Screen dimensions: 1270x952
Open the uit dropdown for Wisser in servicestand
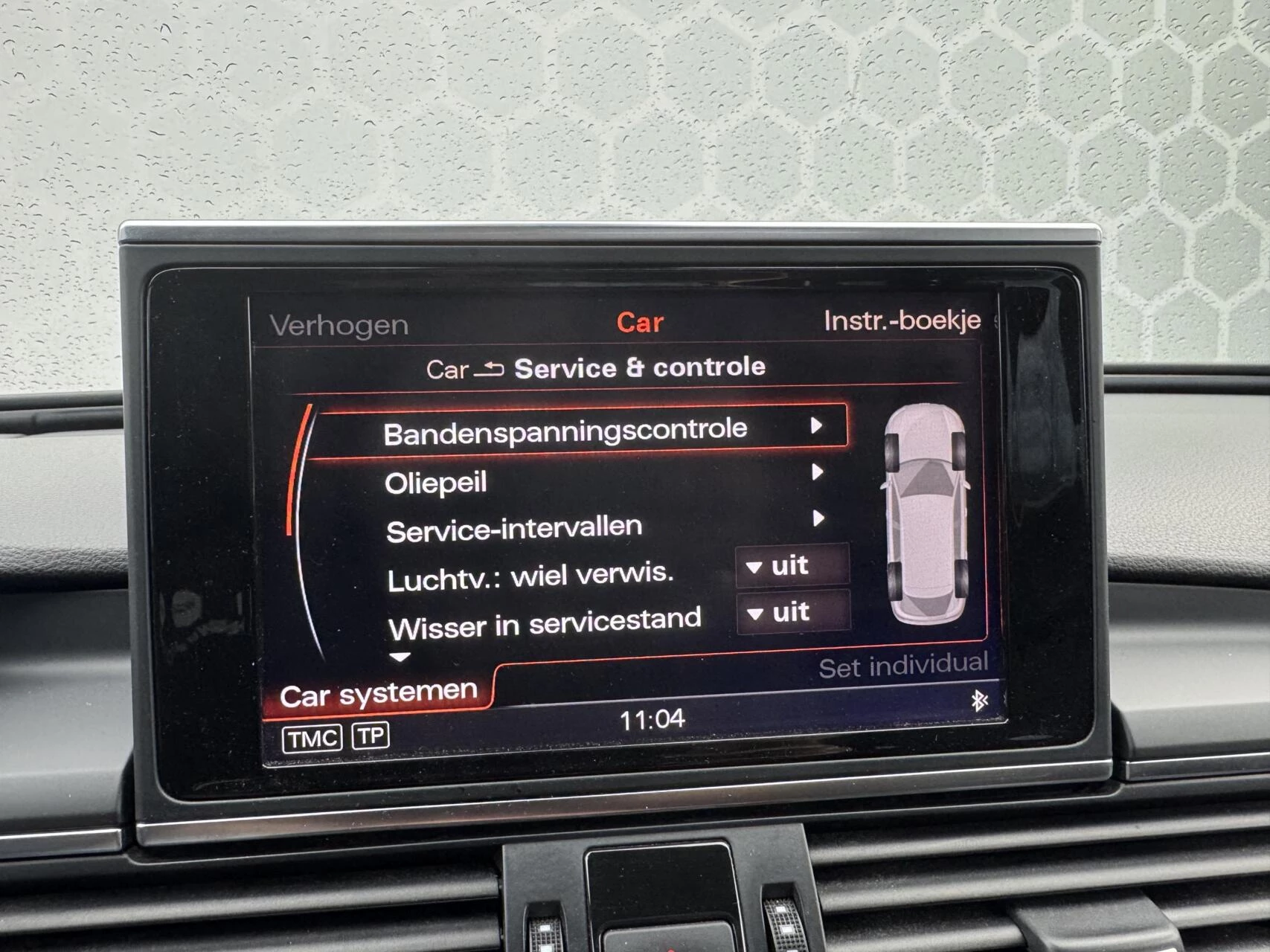click(x=792, y=613)
